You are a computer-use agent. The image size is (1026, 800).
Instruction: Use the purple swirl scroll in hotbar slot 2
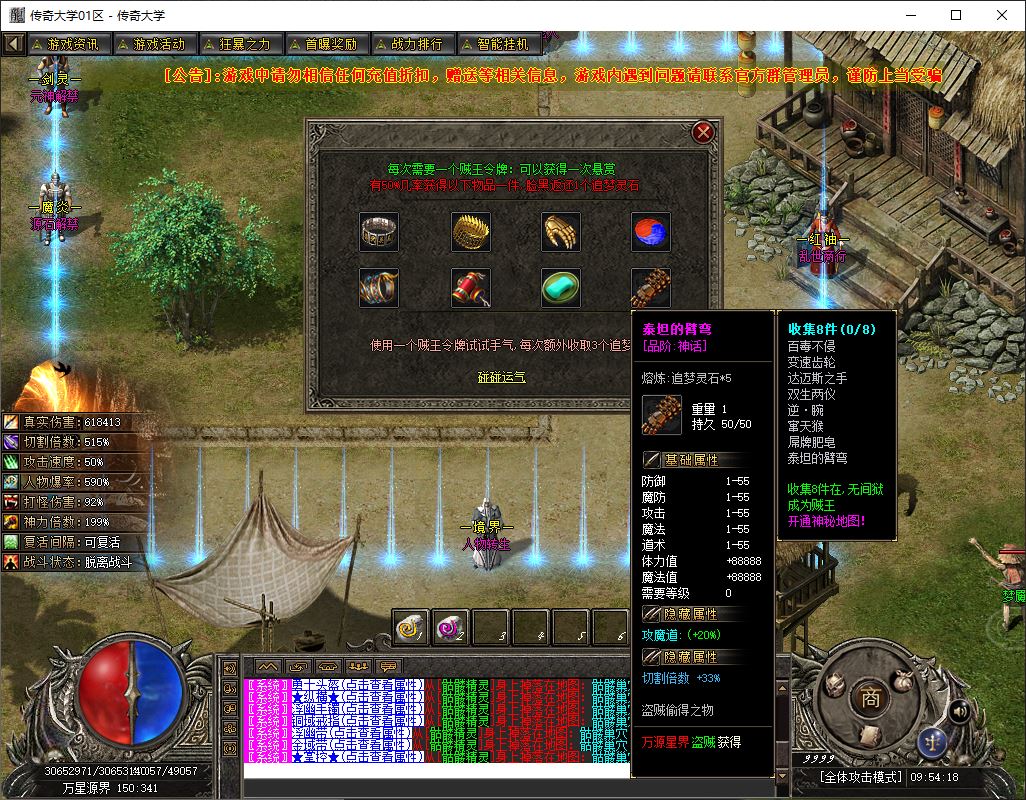pos(451,627)
